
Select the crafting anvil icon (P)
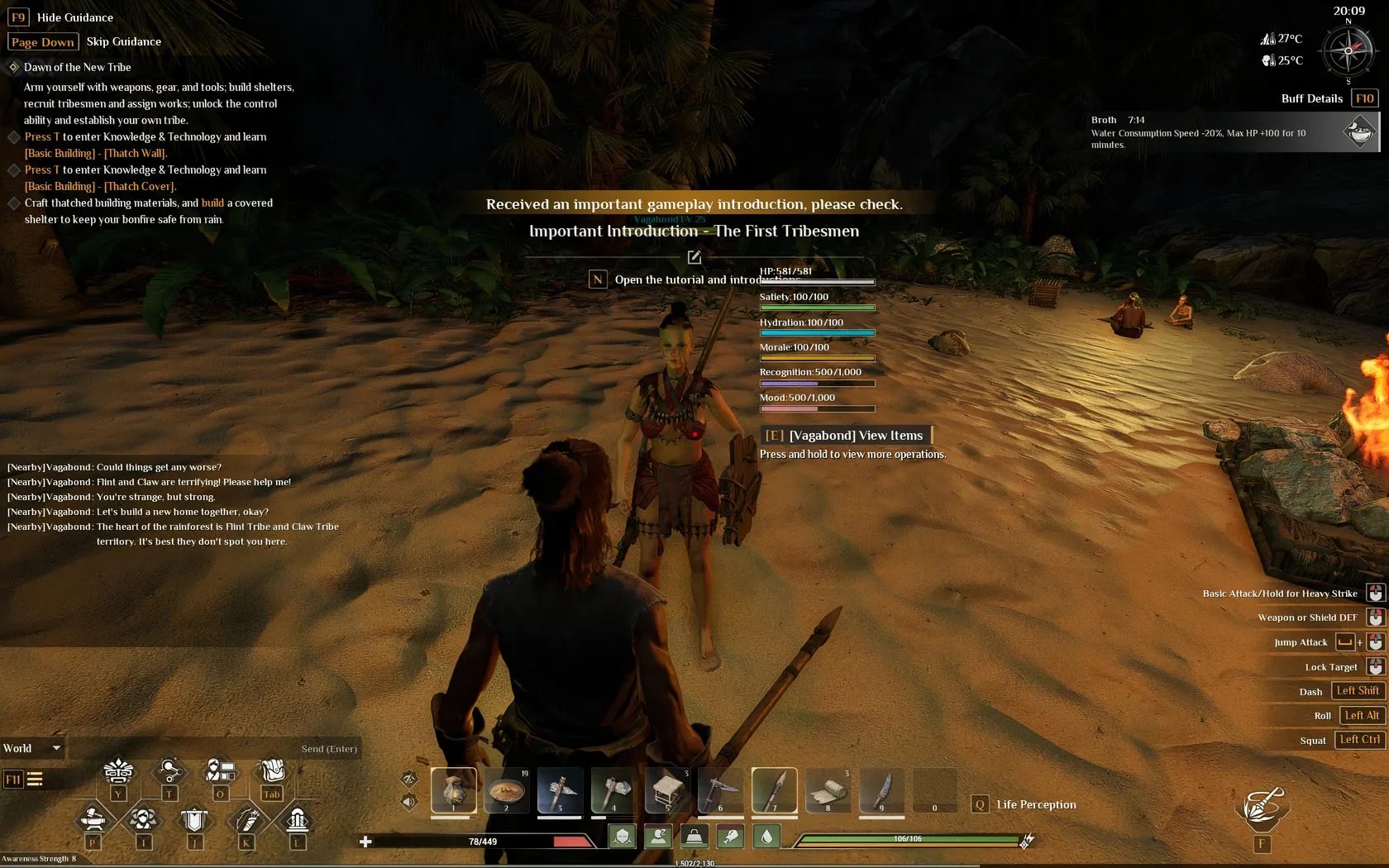pyautogui.click(x=95, y=818)
